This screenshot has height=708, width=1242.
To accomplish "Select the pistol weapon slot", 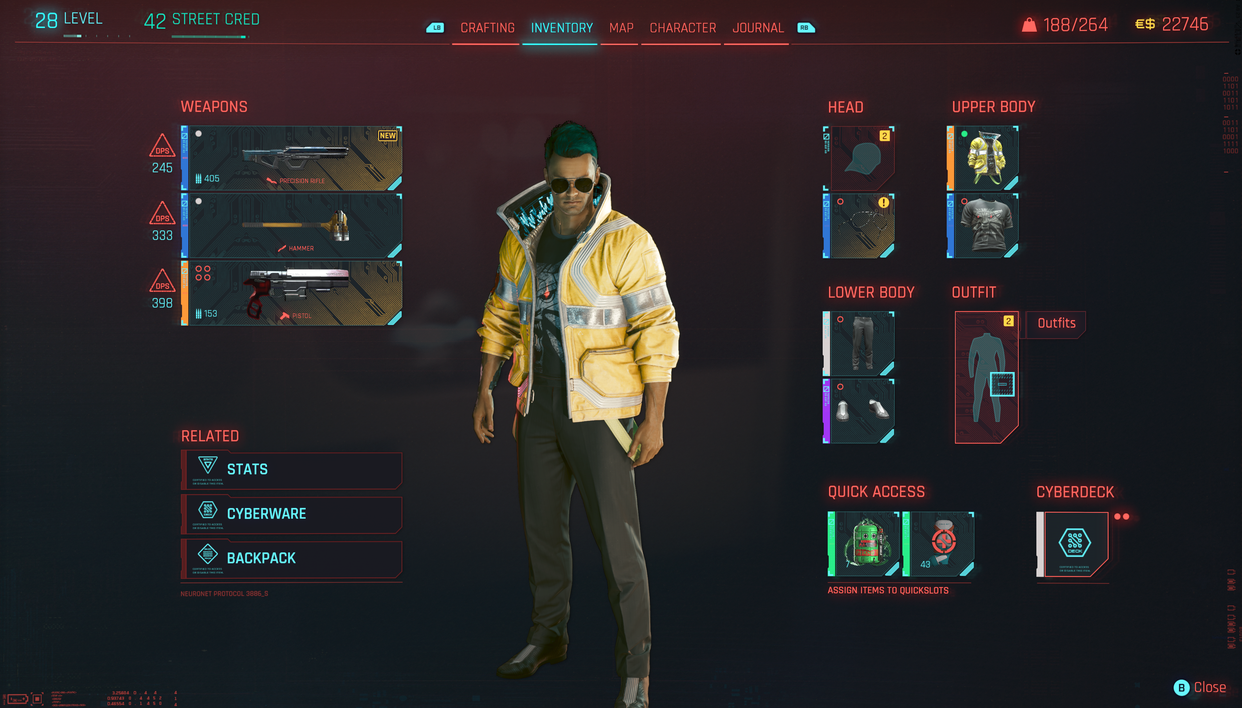I will (292, 293).
